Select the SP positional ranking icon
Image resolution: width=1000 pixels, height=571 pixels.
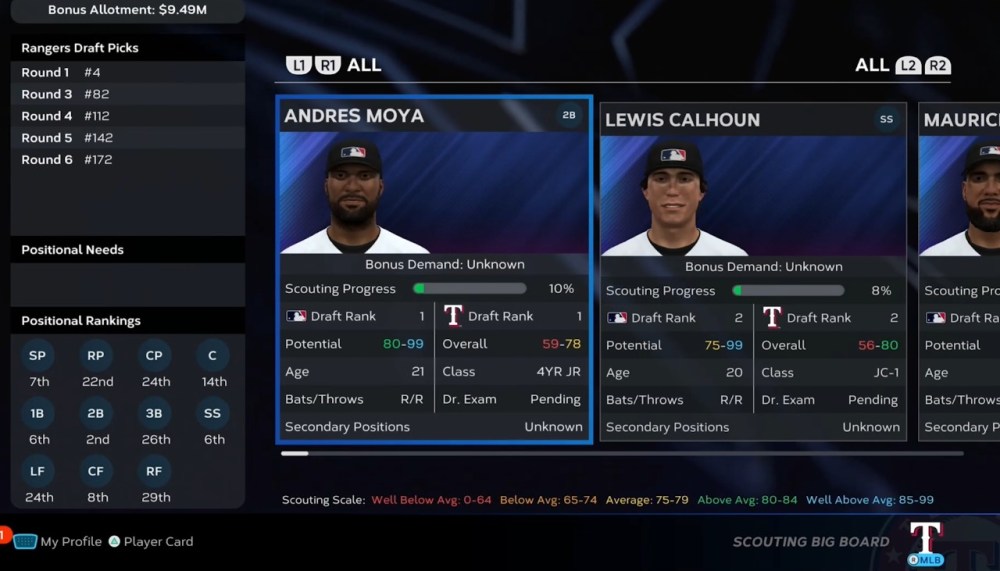(39, 356)
